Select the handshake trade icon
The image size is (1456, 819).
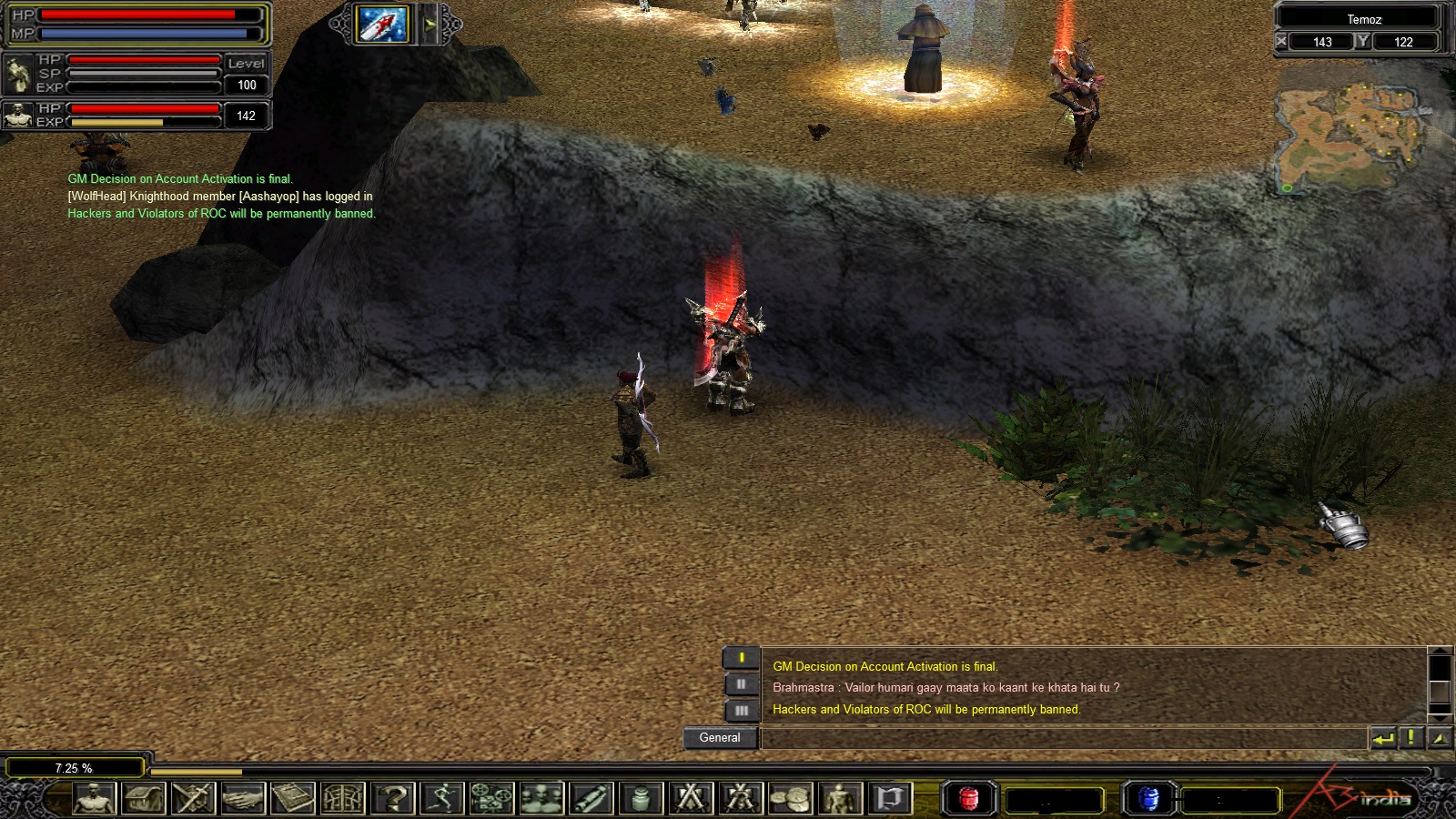click(x=243, y=799)
